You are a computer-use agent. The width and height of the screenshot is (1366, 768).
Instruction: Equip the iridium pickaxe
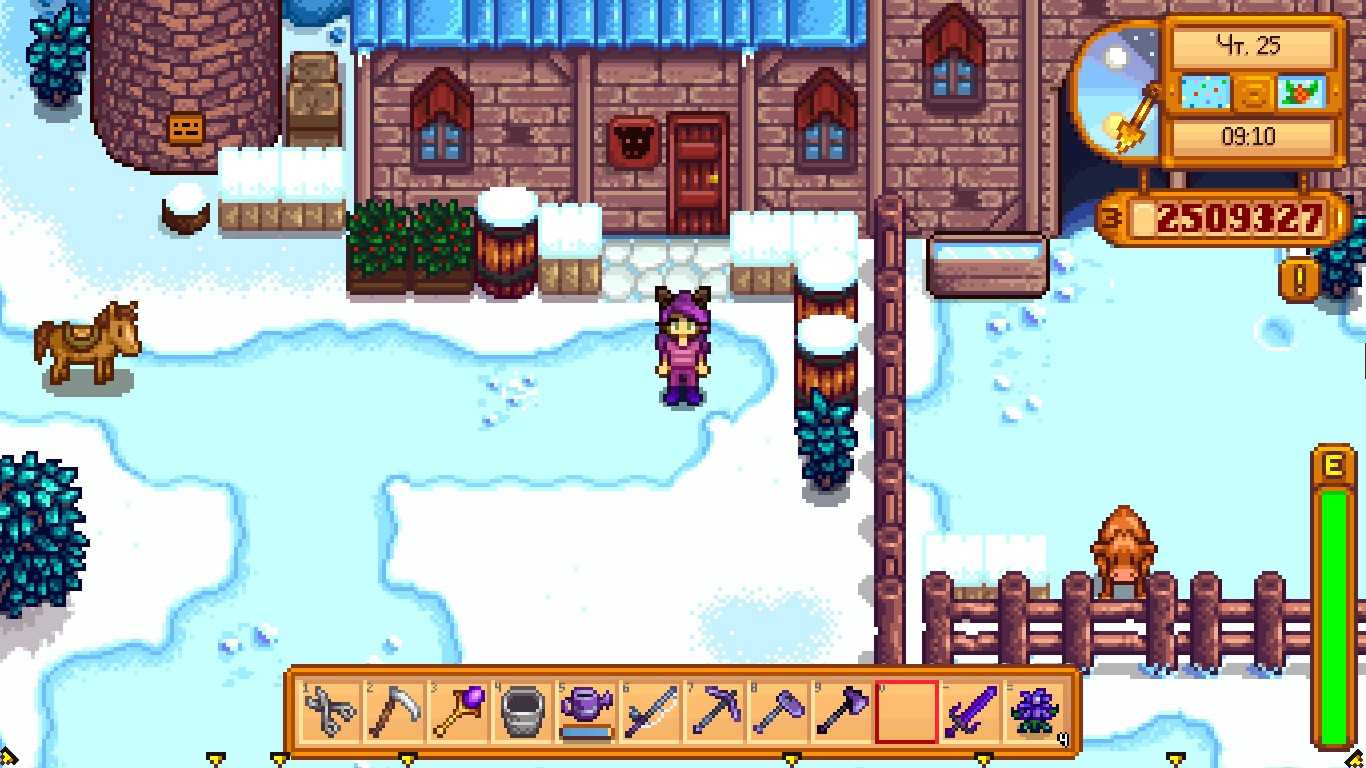[715, 712]
